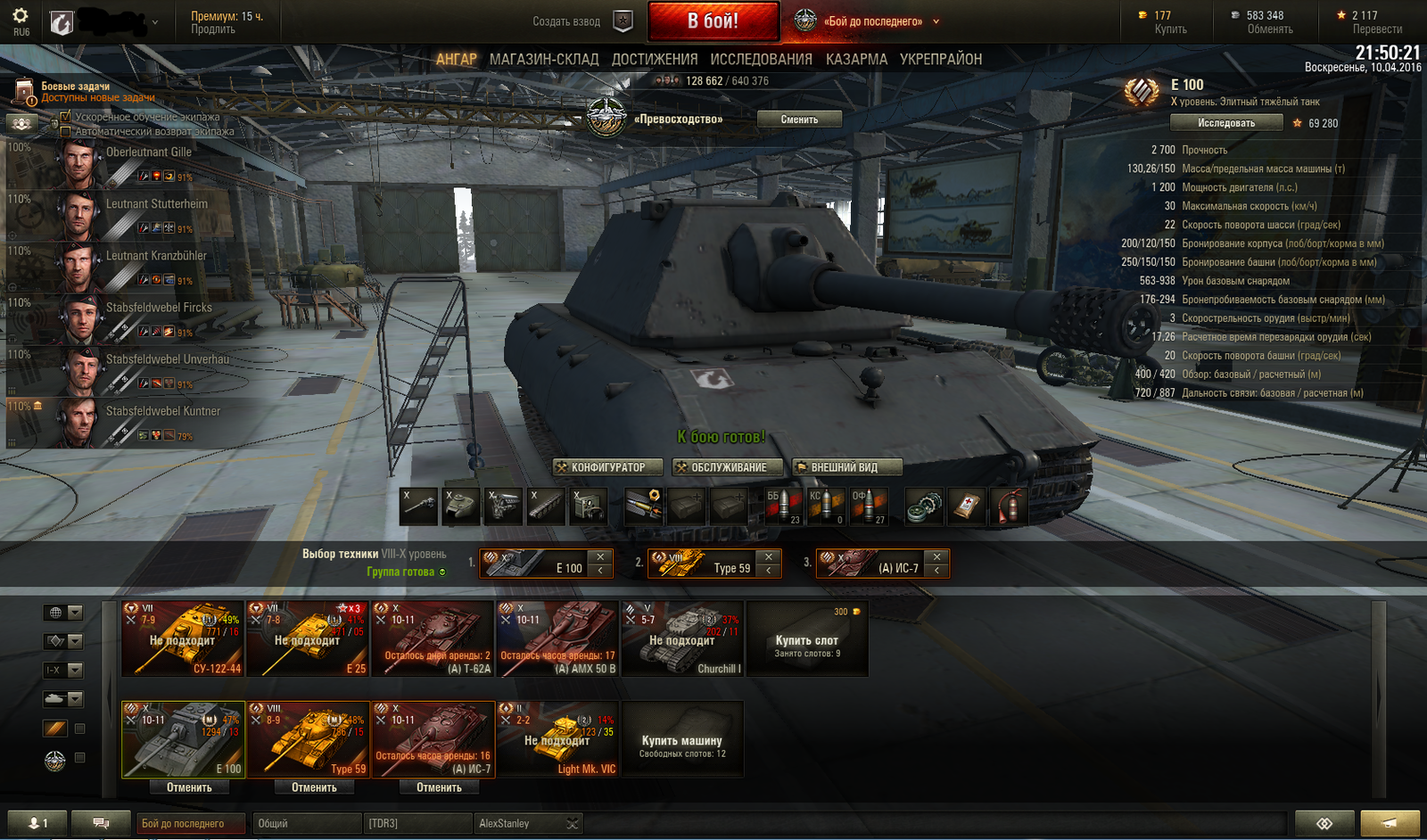Choose the СУ-122-44 tank in the carousel
The height and width of the screenshot is (840, 1427).
(183, 638)
